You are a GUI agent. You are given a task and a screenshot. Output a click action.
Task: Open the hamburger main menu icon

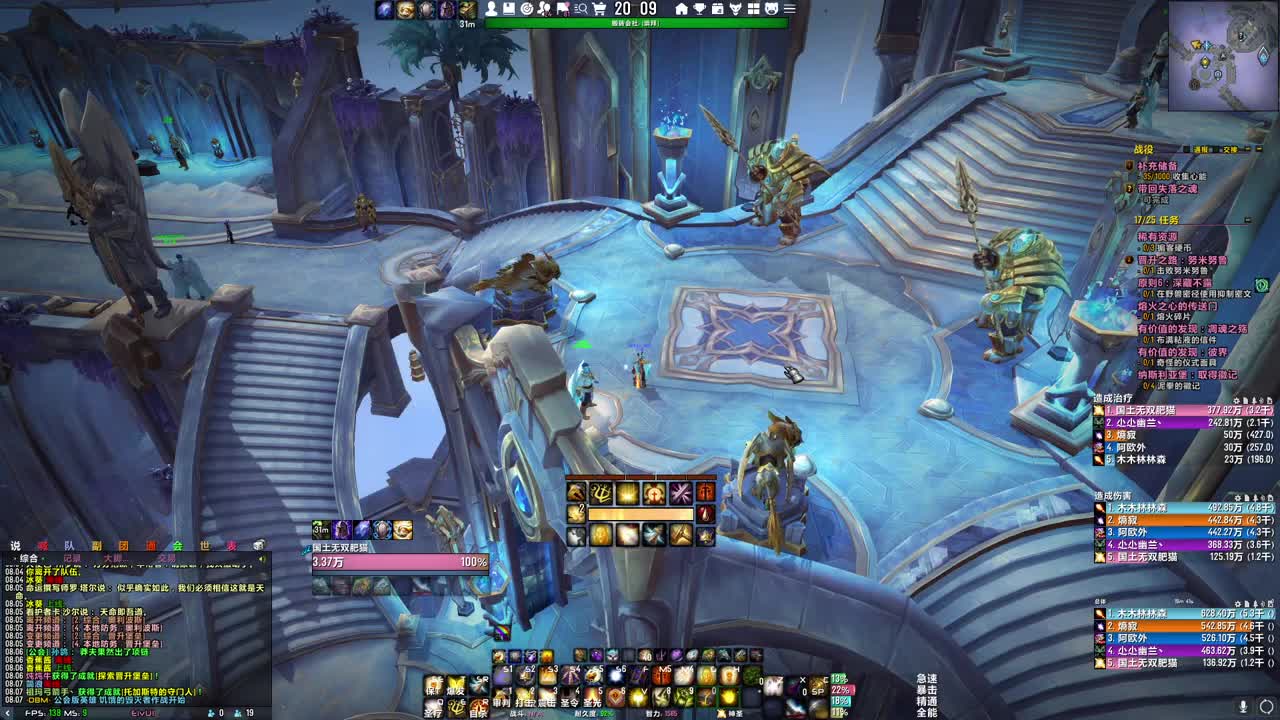click(790, 8)
